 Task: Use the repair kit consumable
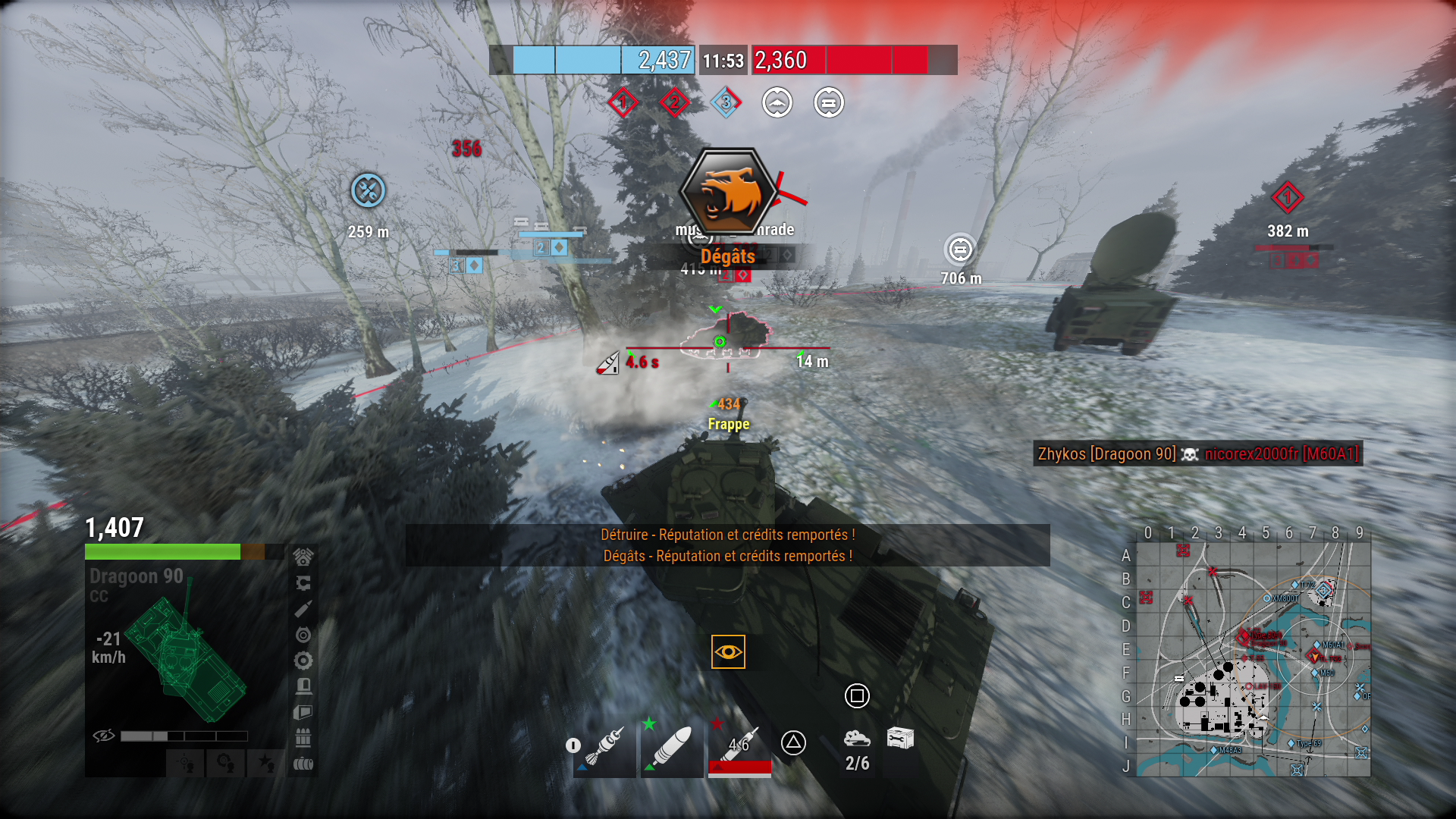tap(900, 738)
